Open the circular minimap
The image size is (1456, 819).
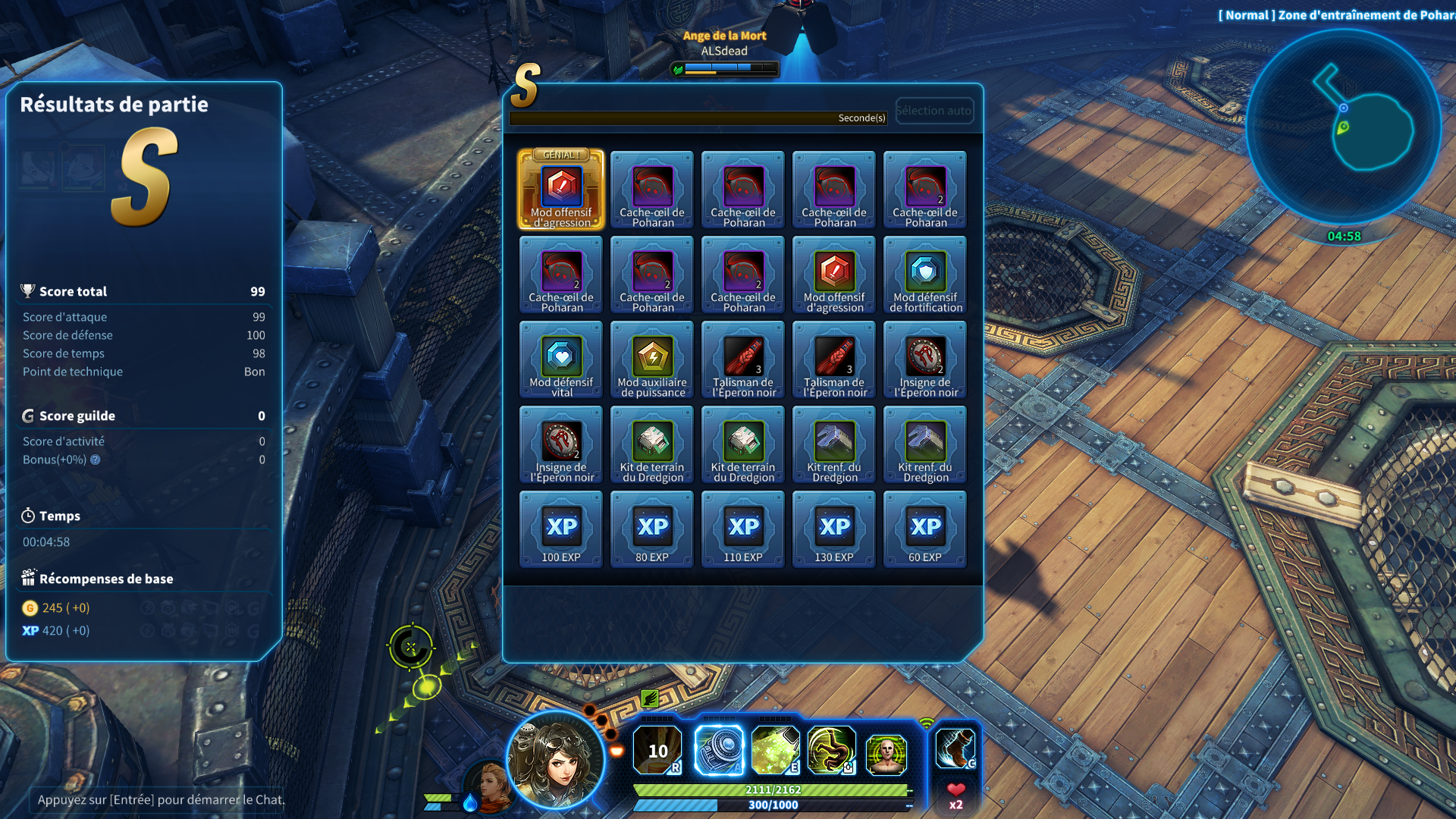click(x=1343, y=127)
